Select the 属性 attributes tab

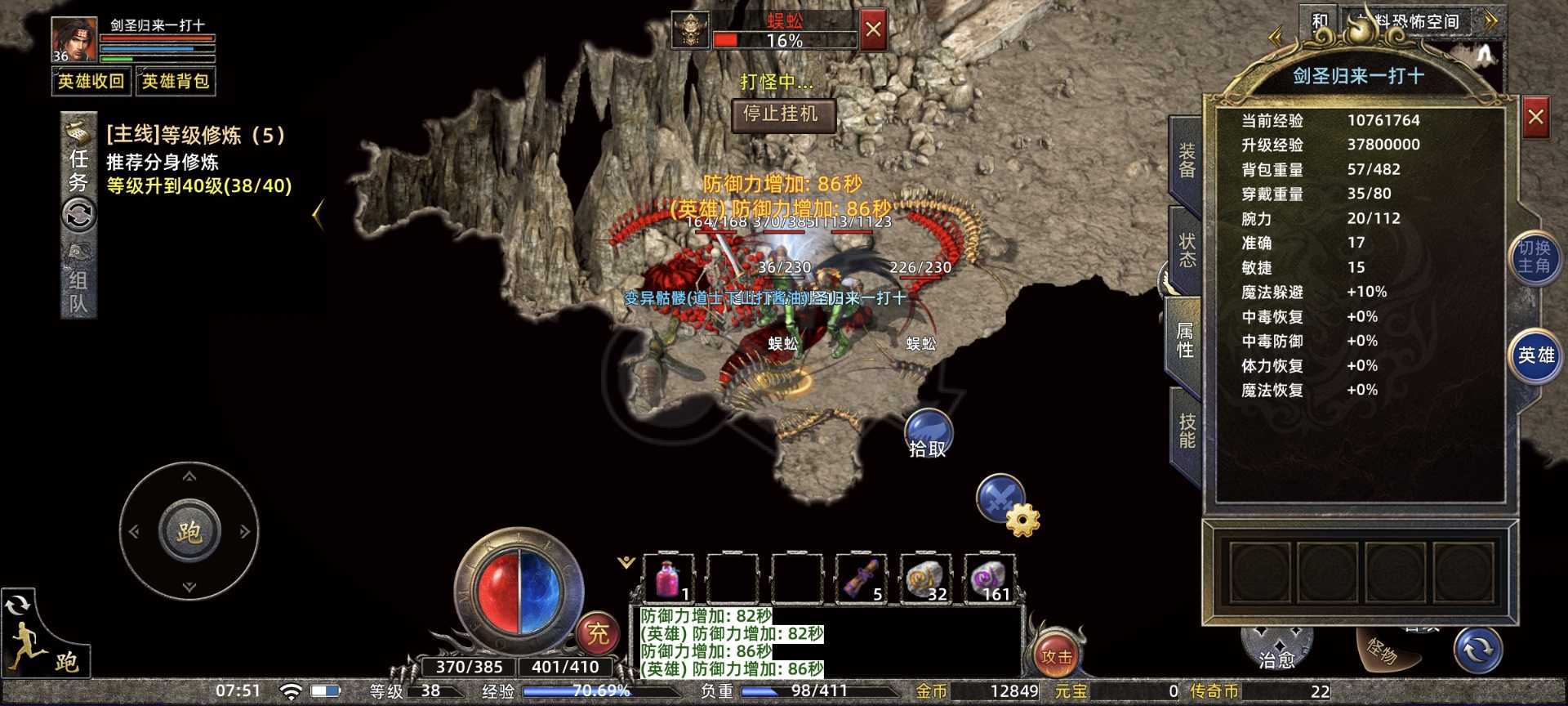click(x=1184, y=340)
